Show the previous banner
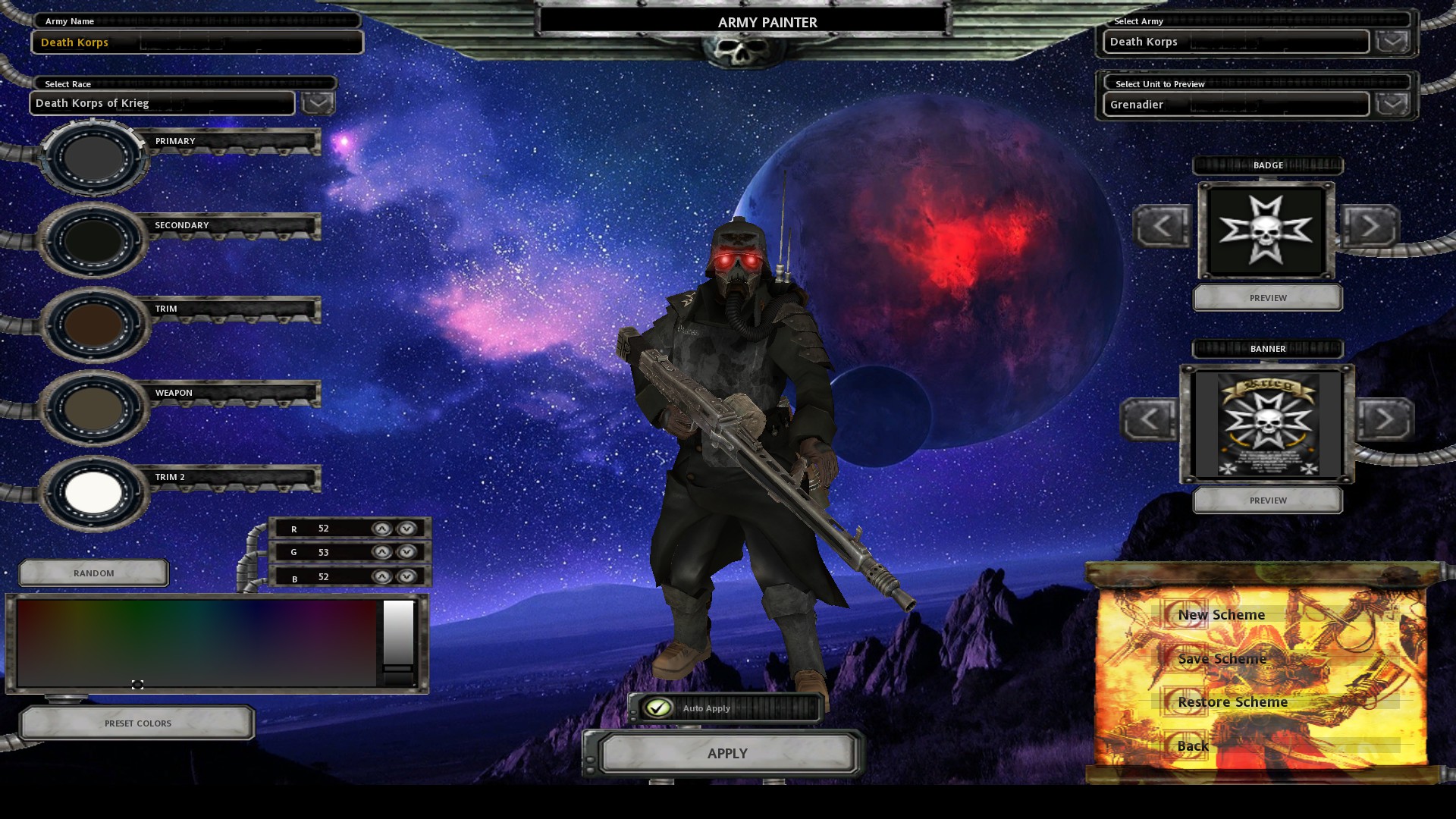 1149,419
